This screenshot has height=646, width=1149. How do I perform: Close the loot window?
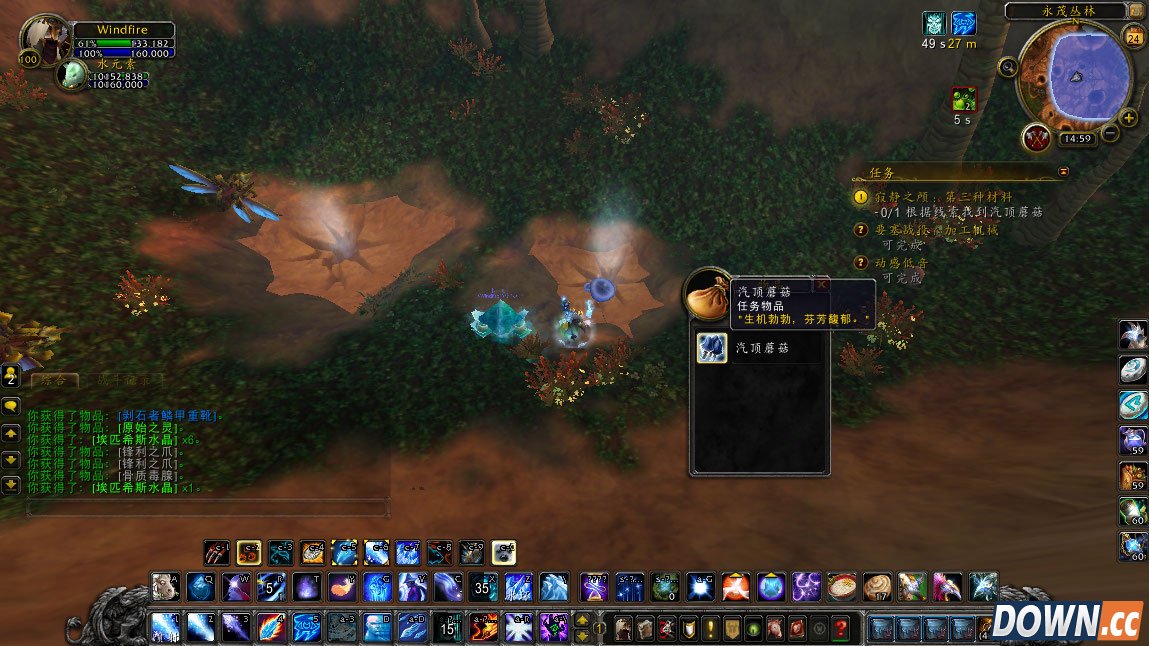(x=822, y=284)
